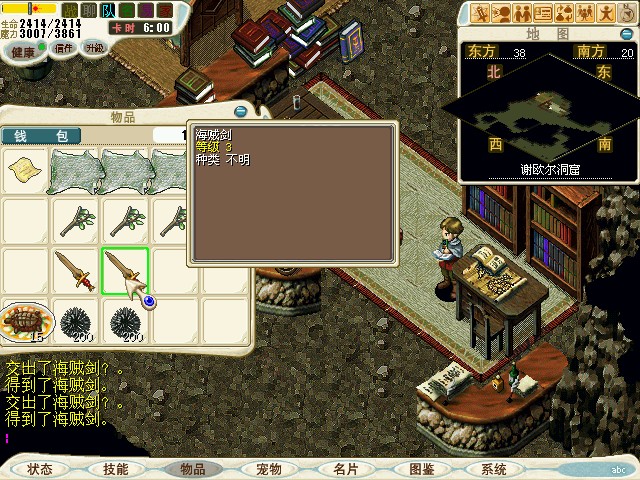640x480 pixels.
Task: Select the turtle dish item stack
Action: [x=25, y=322]
